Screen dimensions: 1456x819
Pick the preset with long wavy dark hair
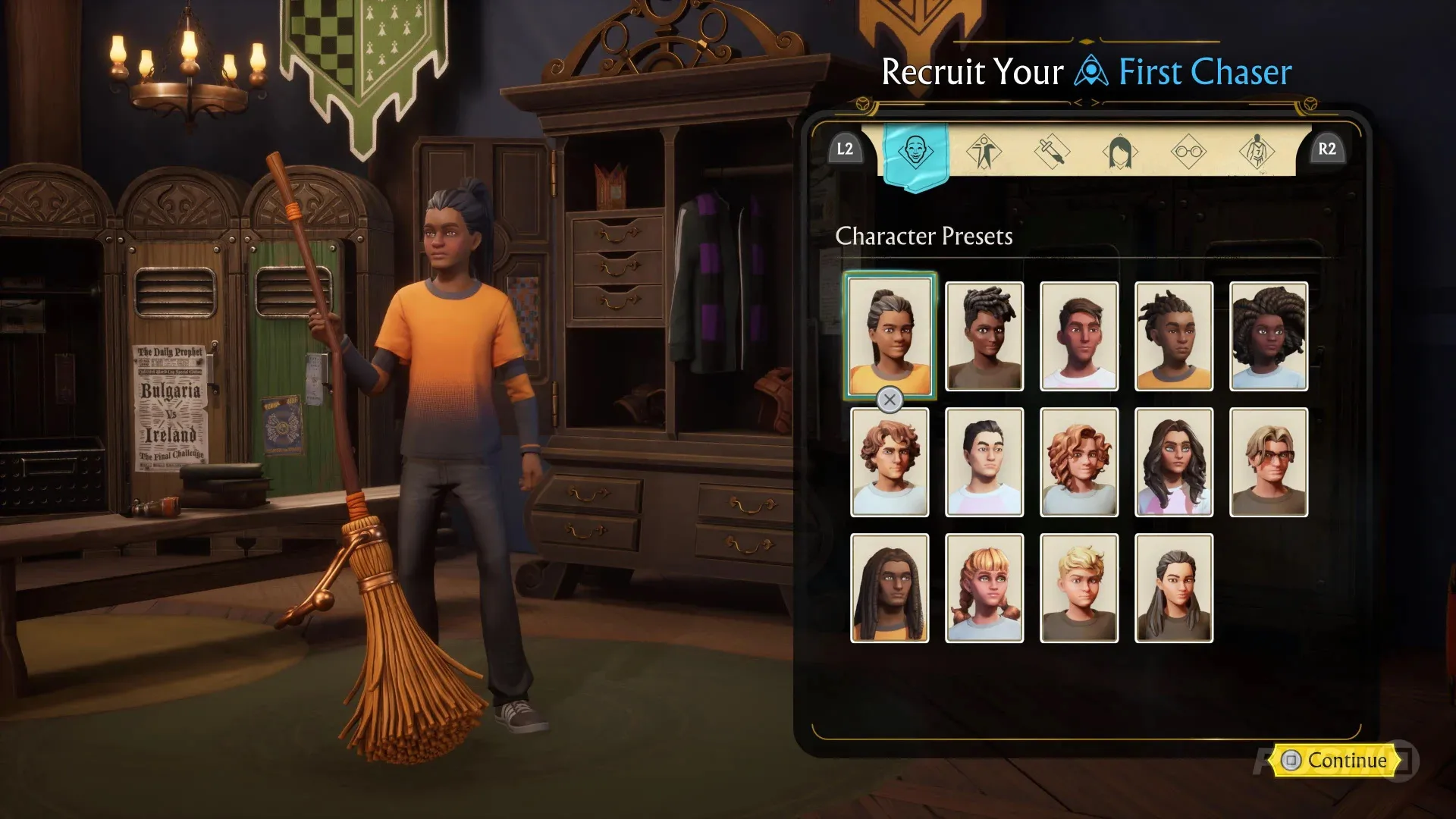click(1174, 463)
